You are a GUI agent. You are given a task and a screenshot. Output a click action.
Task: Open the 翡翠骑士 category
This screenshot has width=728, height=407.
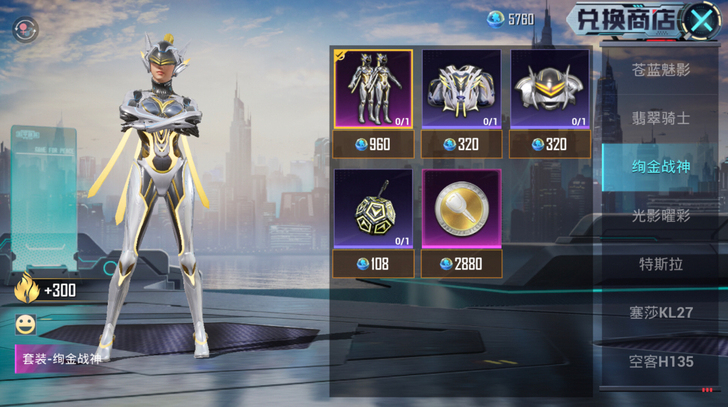(x=662, y=118)
